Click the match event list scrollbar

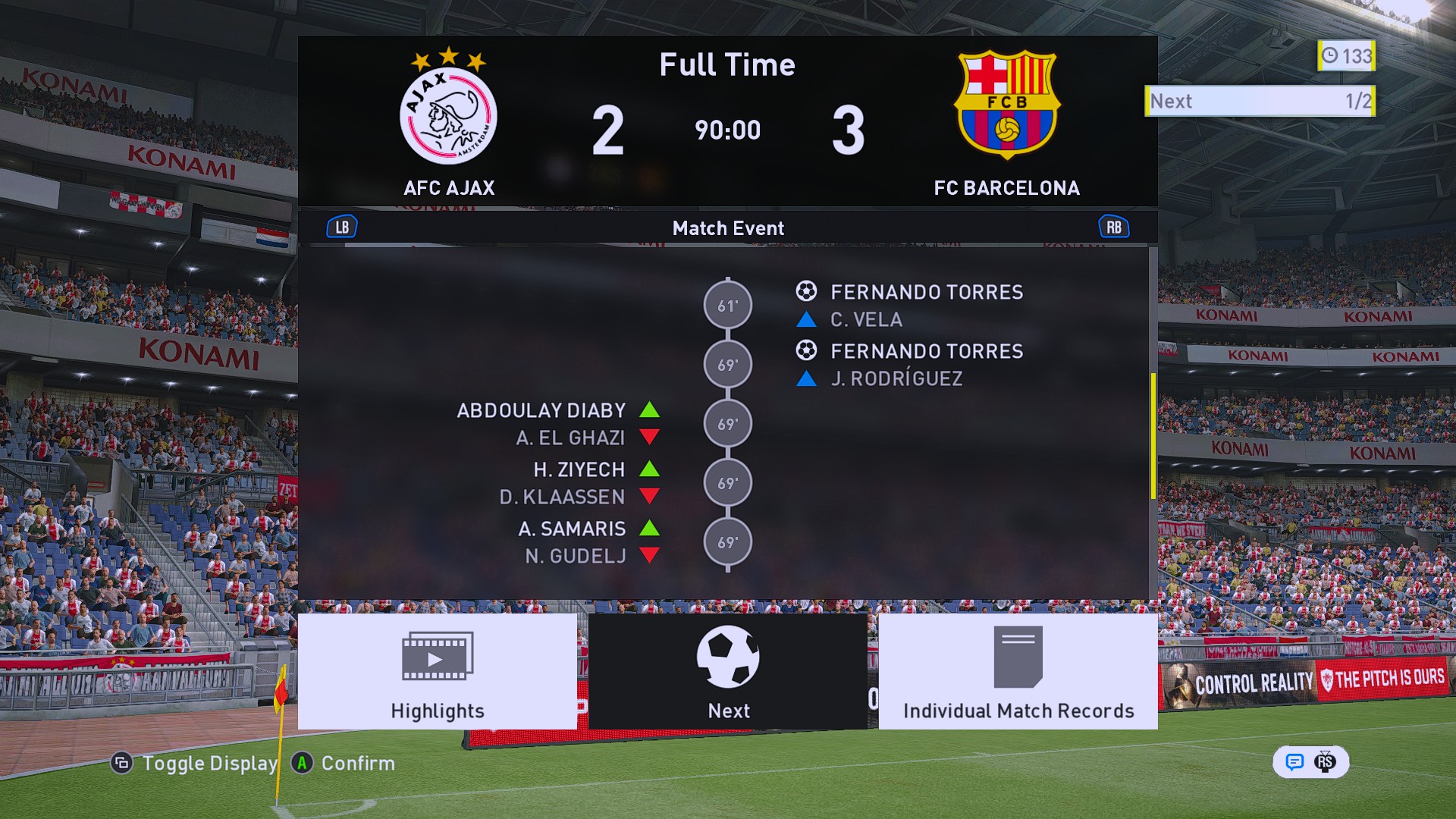click(1153, 436)
